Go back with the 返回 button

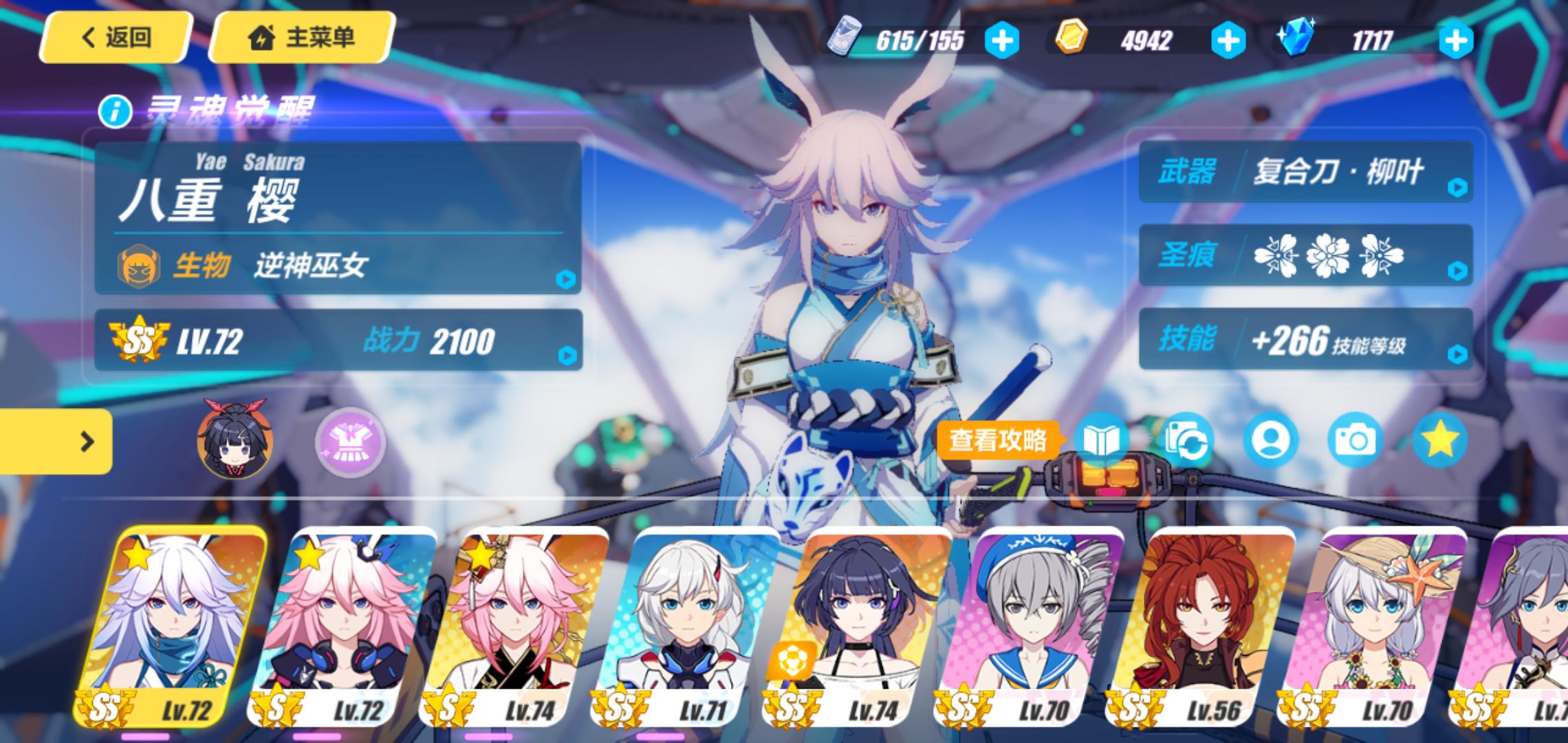click(x=116, y=37)
